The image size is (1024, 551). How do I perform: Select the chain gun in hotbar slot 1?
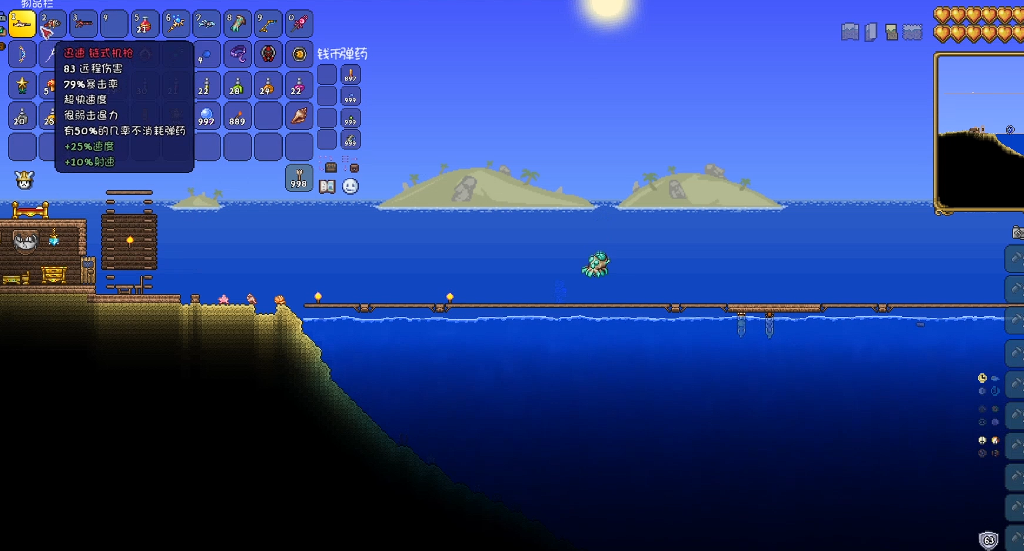(x=22, y=24)
